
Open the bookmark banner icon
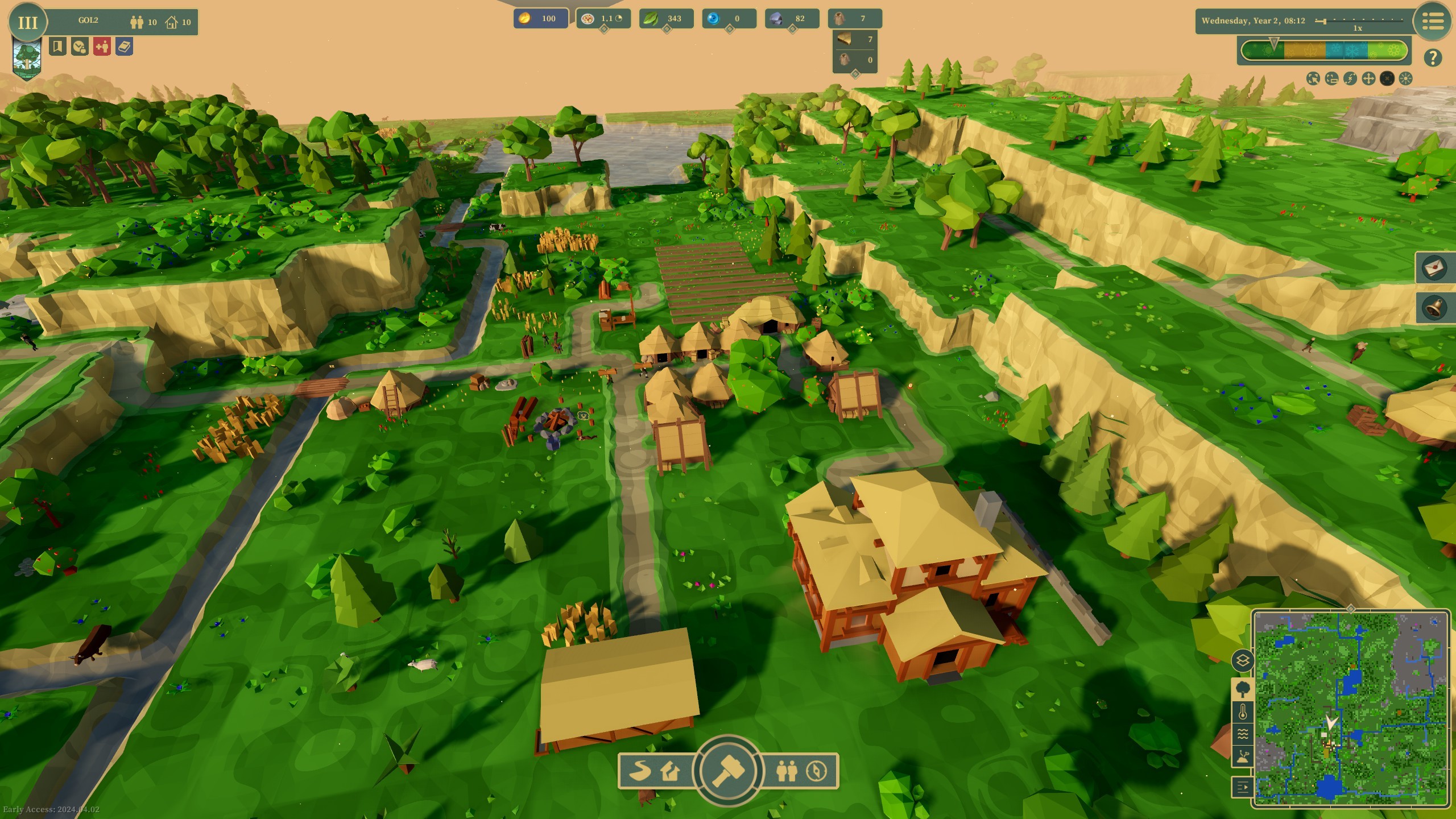pos(57,47)
